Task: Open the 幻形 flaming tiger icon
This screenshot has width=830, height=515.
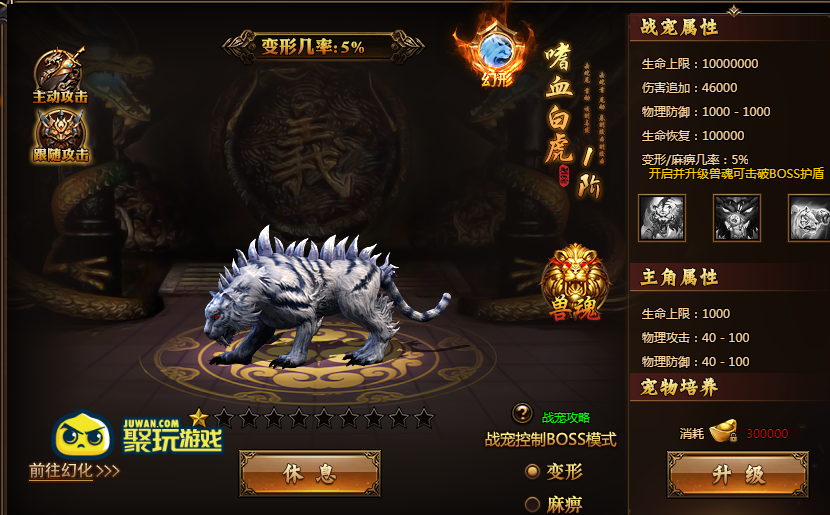Action: (496, 53)
